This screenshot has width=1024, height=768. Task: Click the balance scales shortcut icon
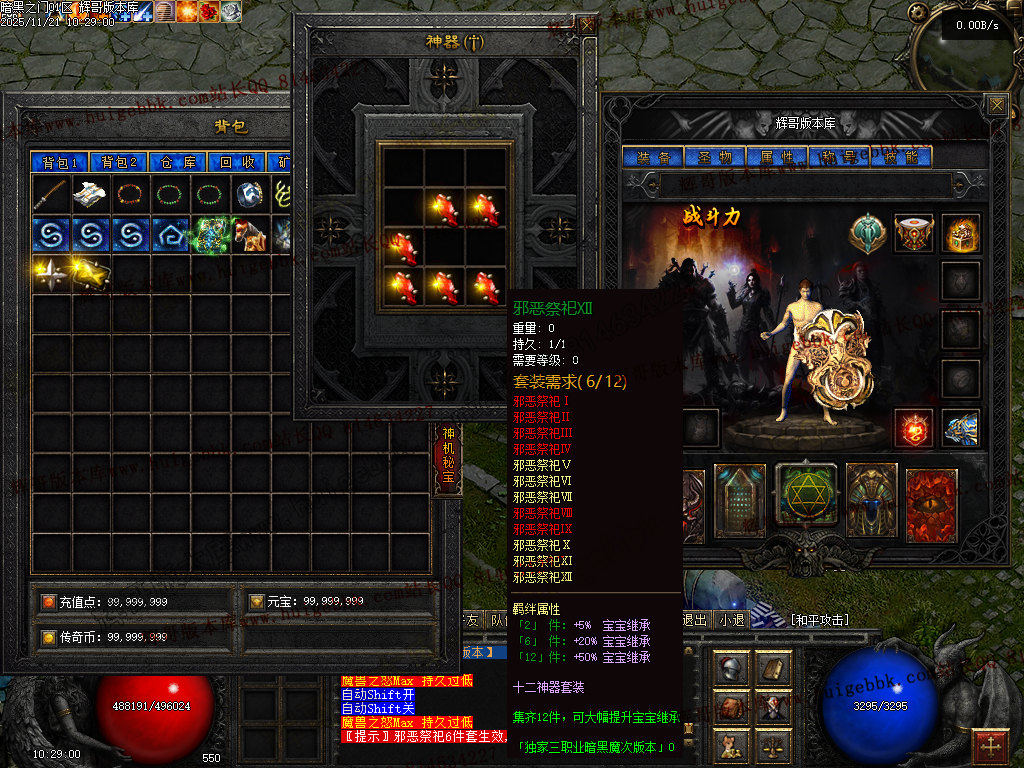tap(772, 744)
